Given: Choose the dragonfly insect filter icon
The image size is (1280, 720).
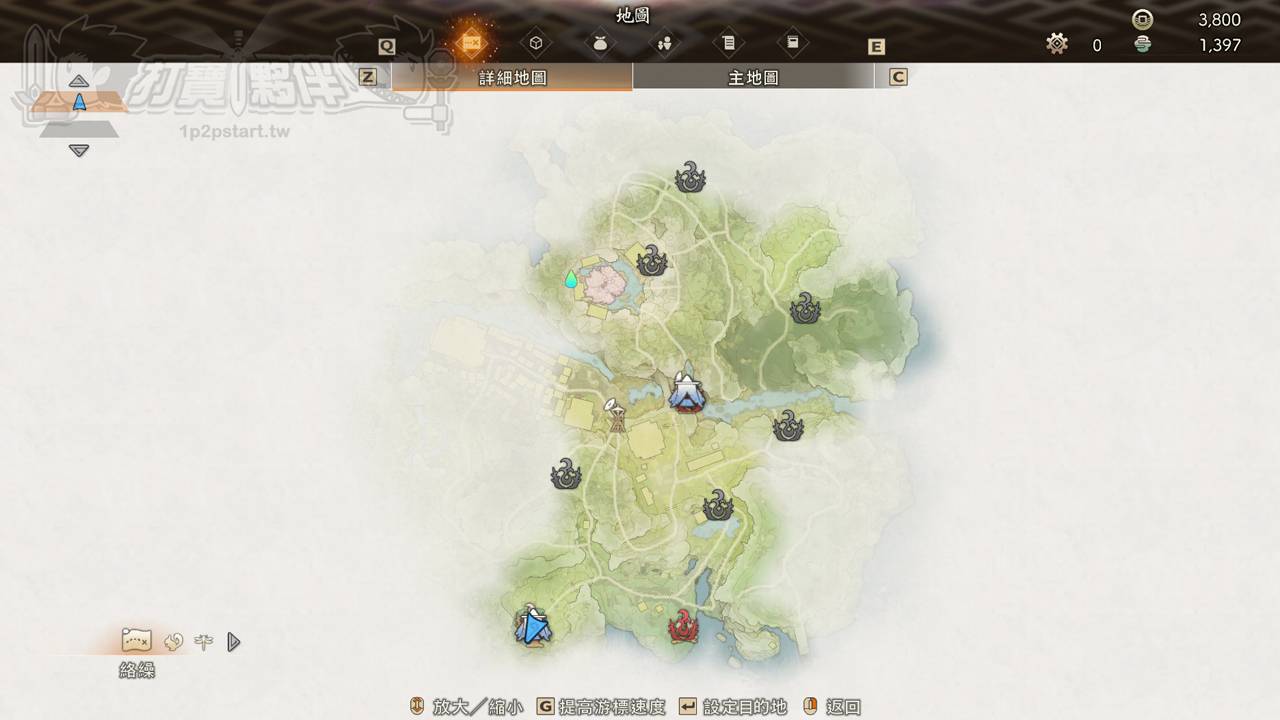Looking at the screenshot, I should [x=204, y=642].
